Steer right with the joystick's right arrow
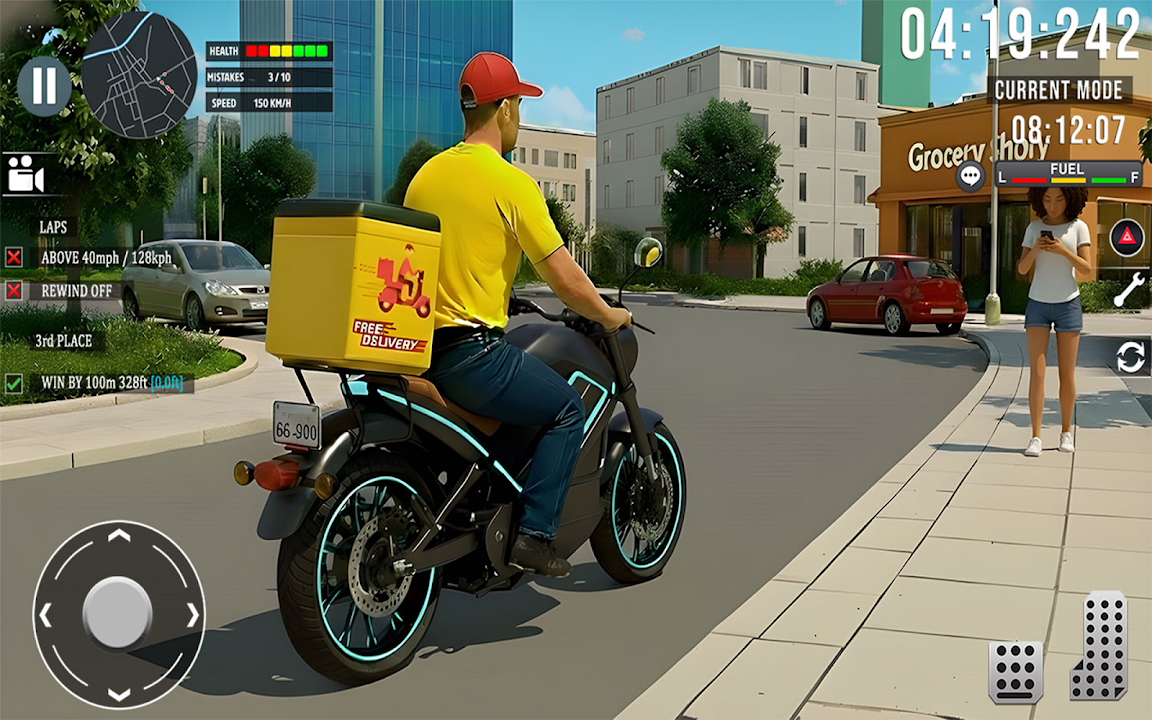 (193, 614)
